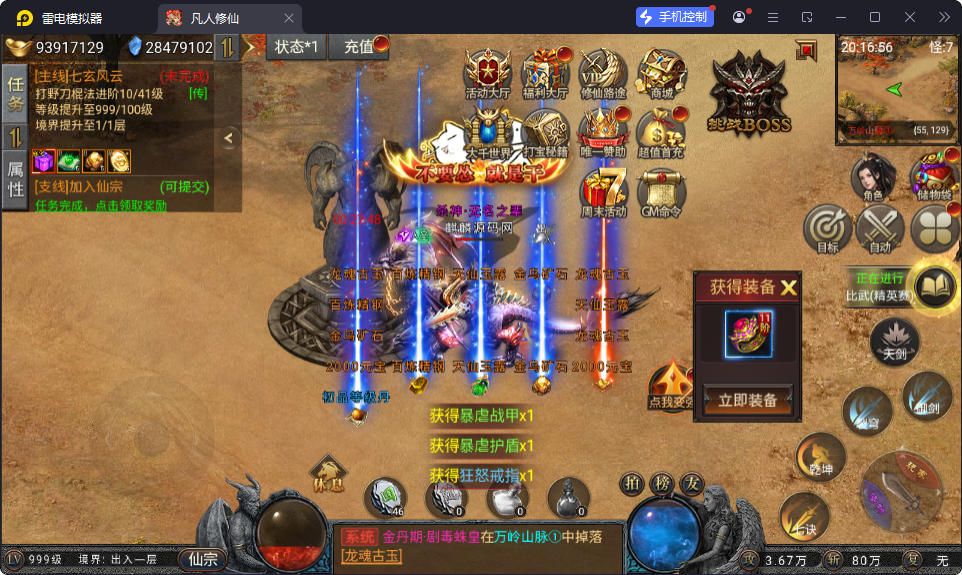
Task: Open the 超值首充 money bag icon
Action: 661,132
